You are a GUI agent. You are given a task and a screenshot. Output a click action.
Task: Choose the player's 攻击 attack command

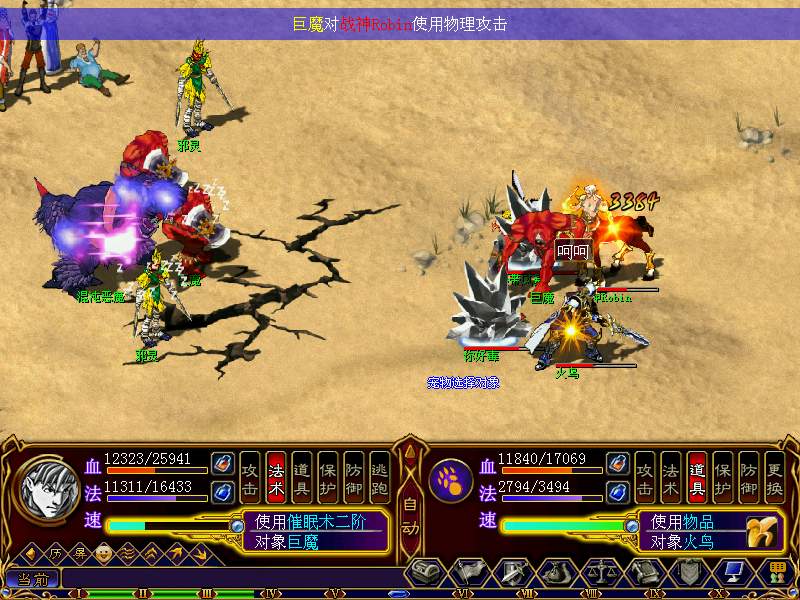coord(250,477)
